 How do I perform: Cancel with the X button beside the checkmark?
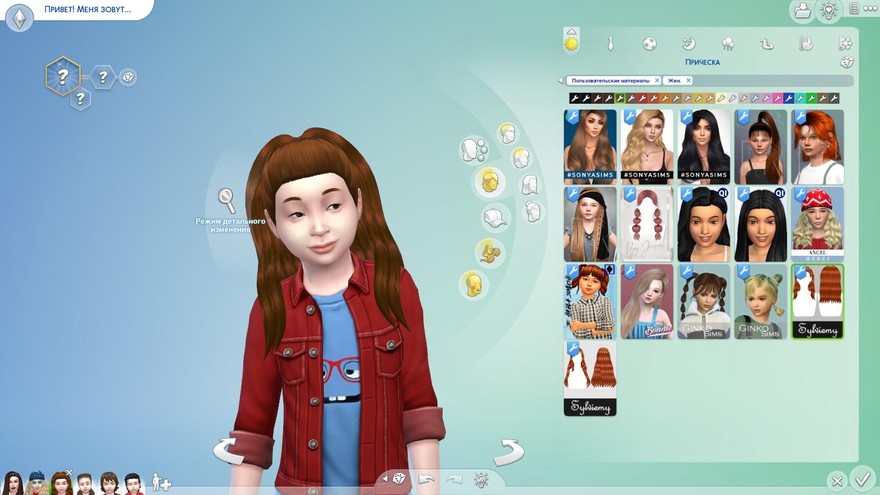pyautogui.click(x=838, y=481)
